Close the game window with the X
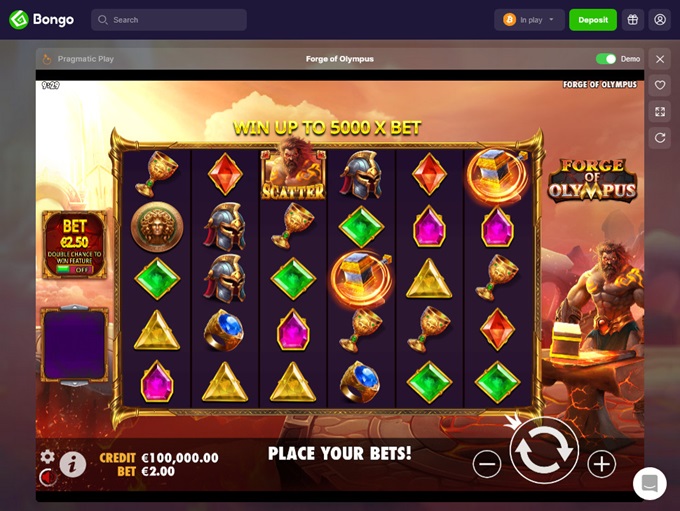 tap(660, 59)
